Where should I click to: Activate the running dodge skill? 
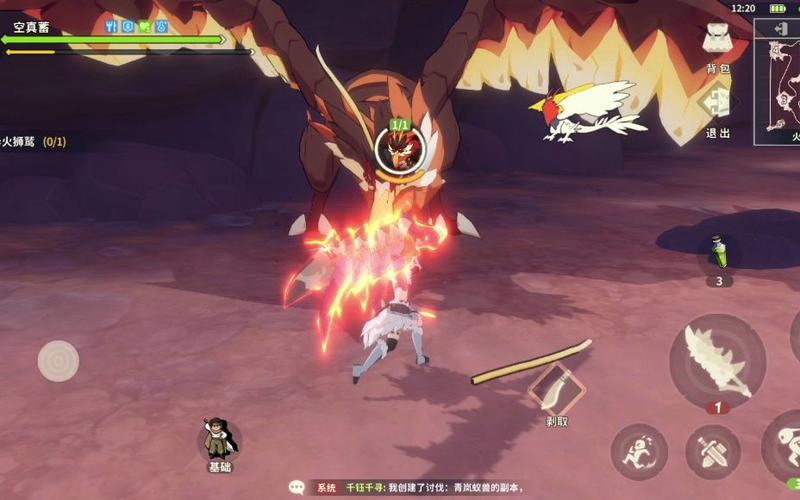(x=639, y=451)
